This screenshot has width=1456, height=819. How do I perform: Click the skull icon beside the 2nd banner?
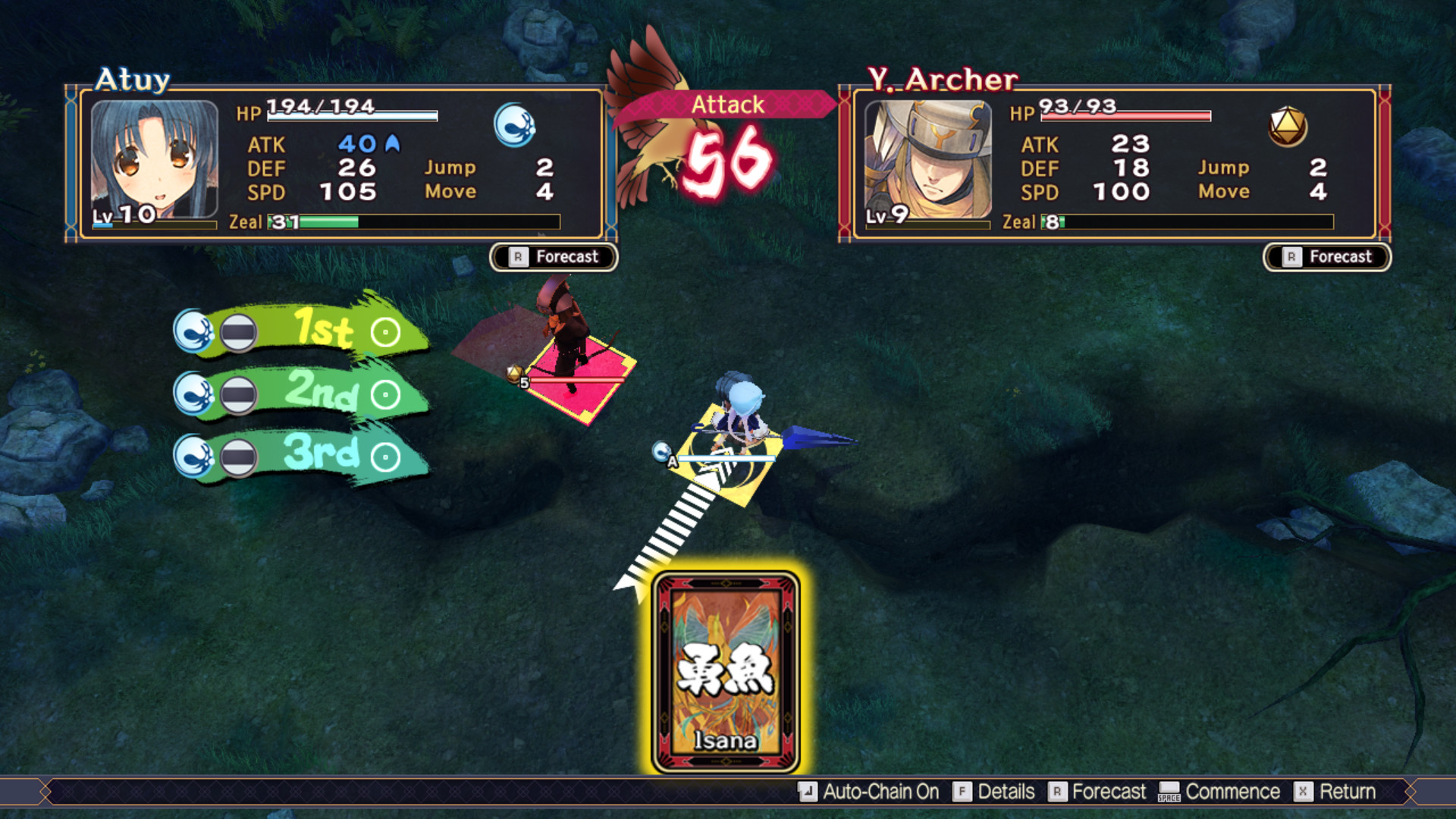coord(193,393)
